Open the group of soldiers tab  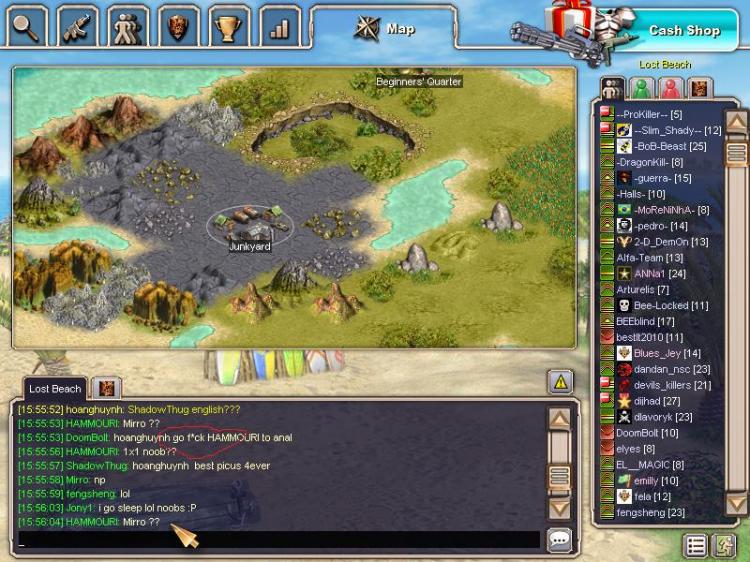point(128,26)
